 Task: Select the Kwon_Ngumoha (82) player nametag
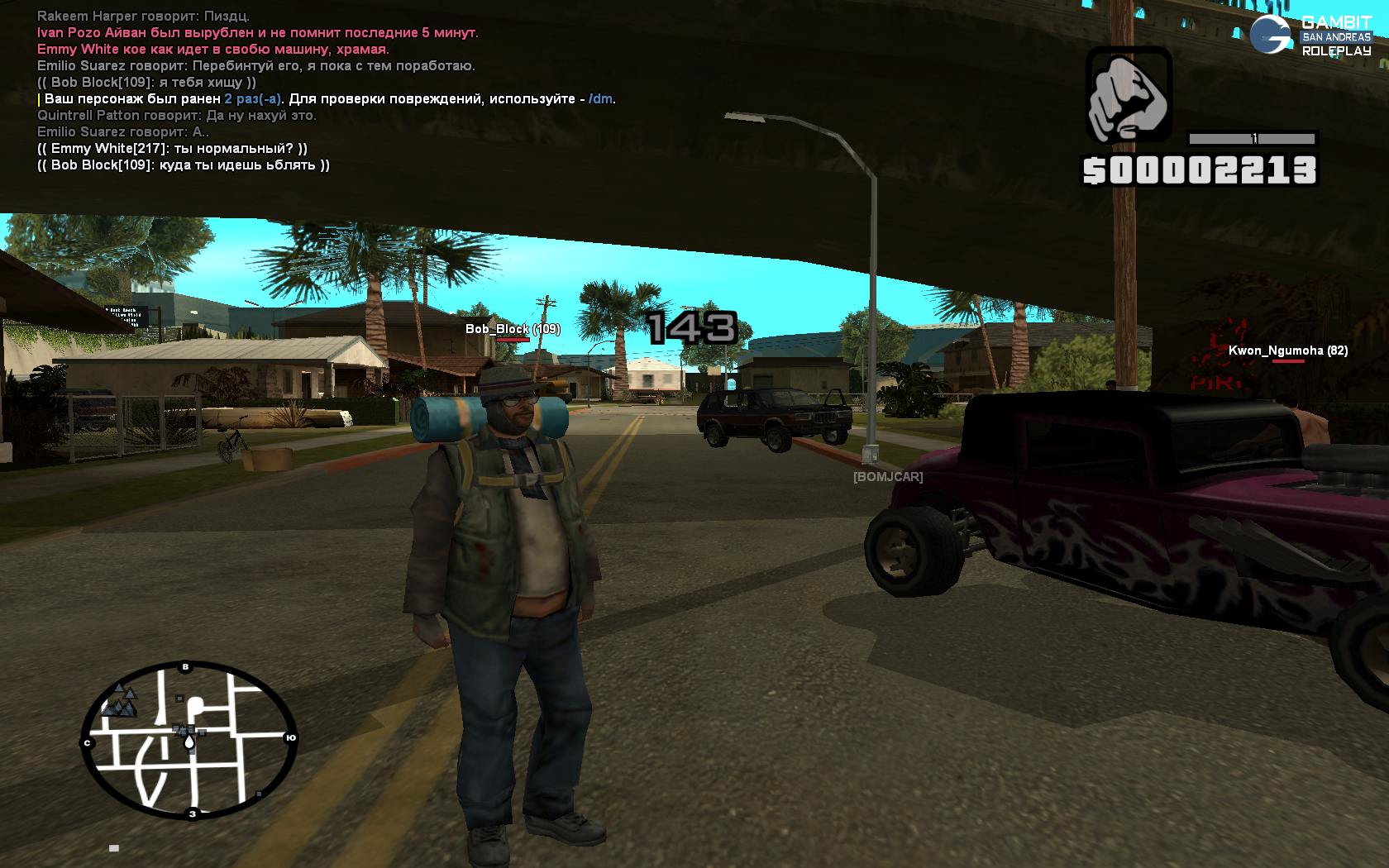pyautogui.click(x=1287, y=351)
